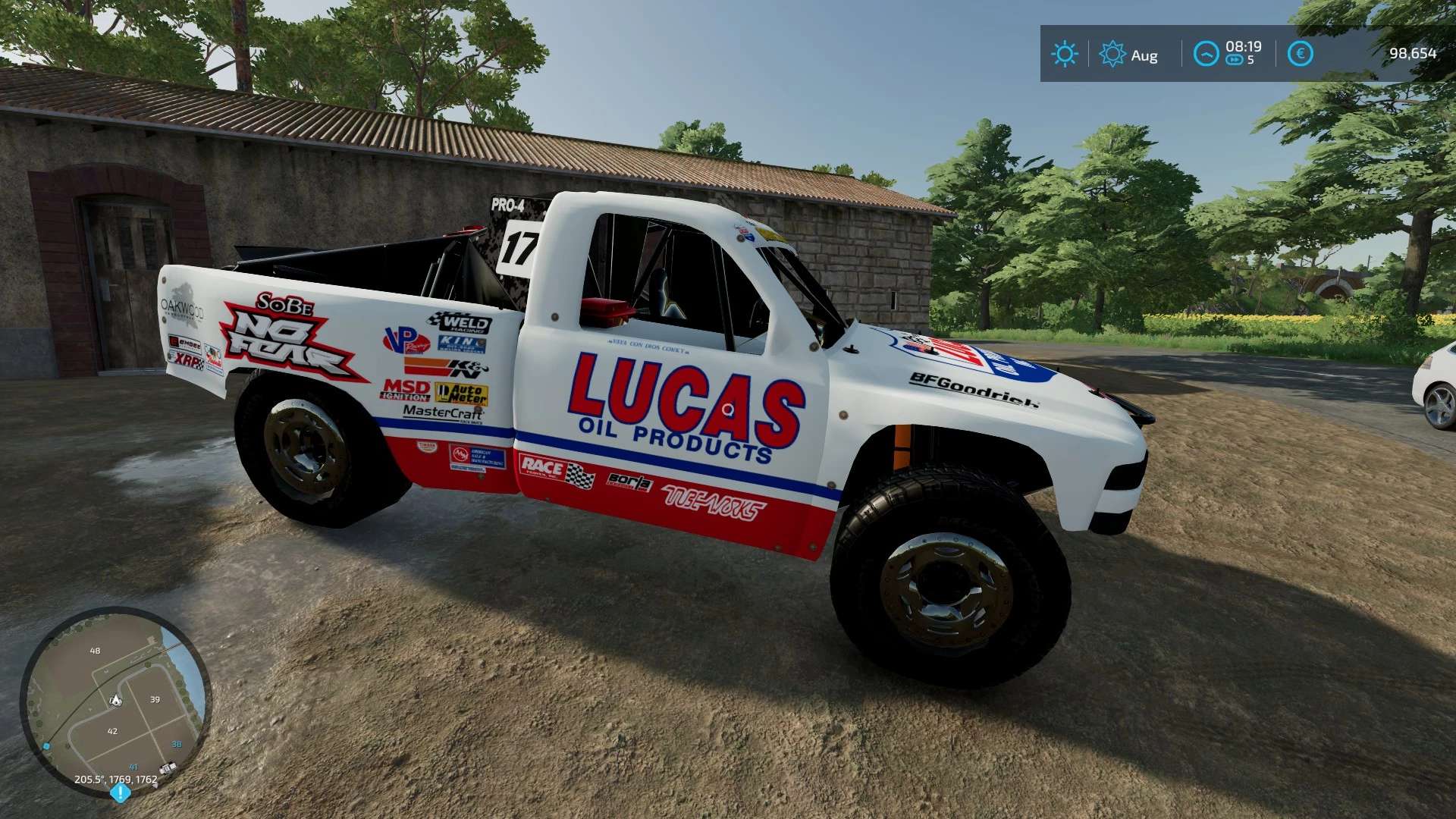1456x819 pixels.
Task: Click the sunny weather icon
Action: [x=1065, y=54]
